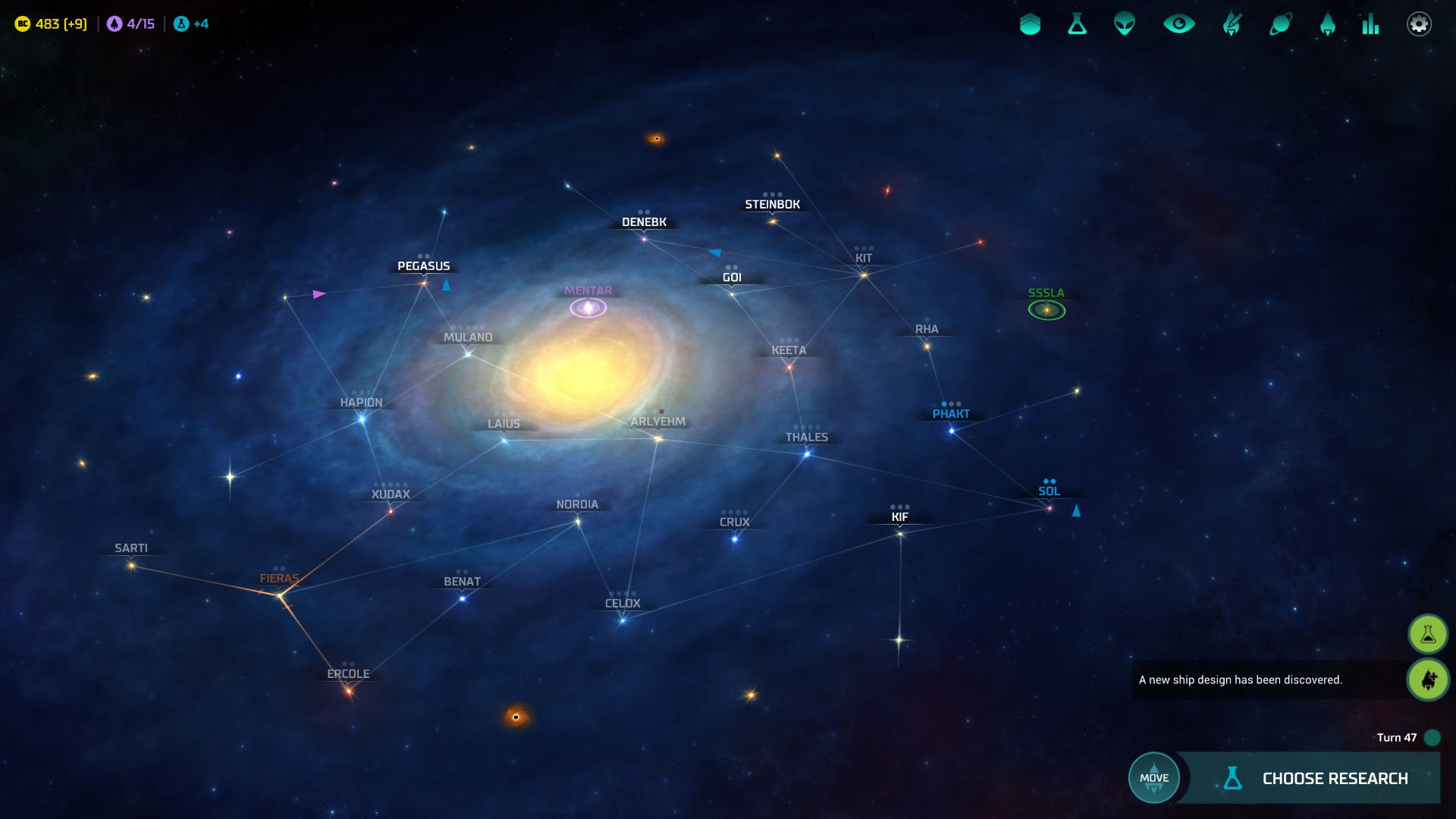Open the eye espionage screen

(1178, 24)
